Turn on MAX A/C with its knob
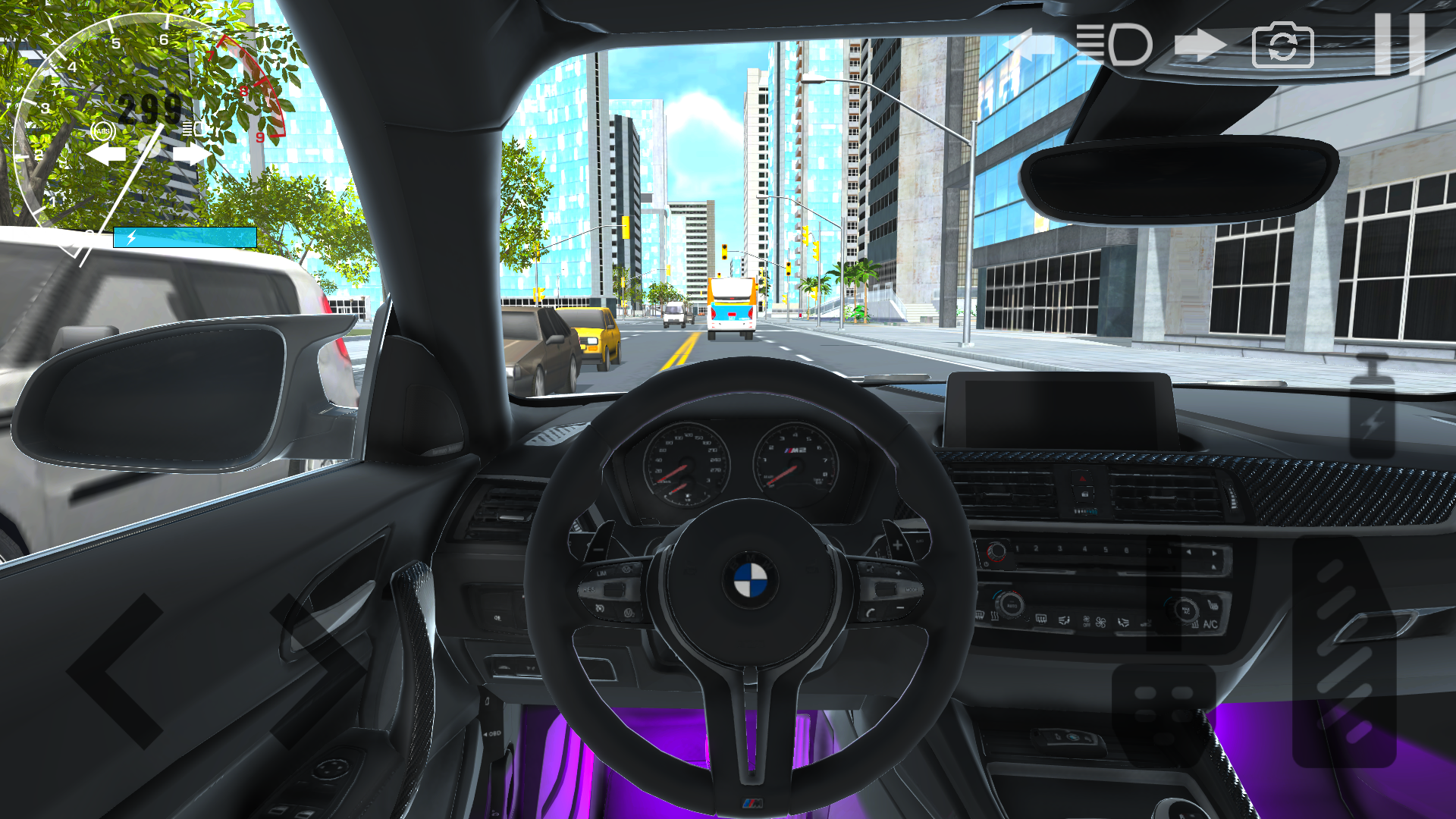1456x819 pixels. point(1187,610)
